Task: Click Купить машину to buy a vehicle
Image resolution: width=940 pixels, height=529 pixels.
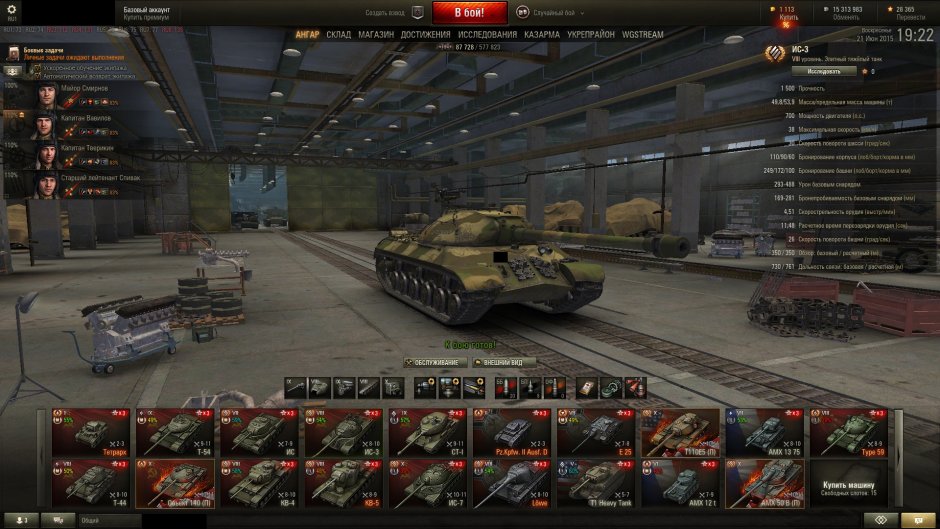Action: tap(848, 484)
